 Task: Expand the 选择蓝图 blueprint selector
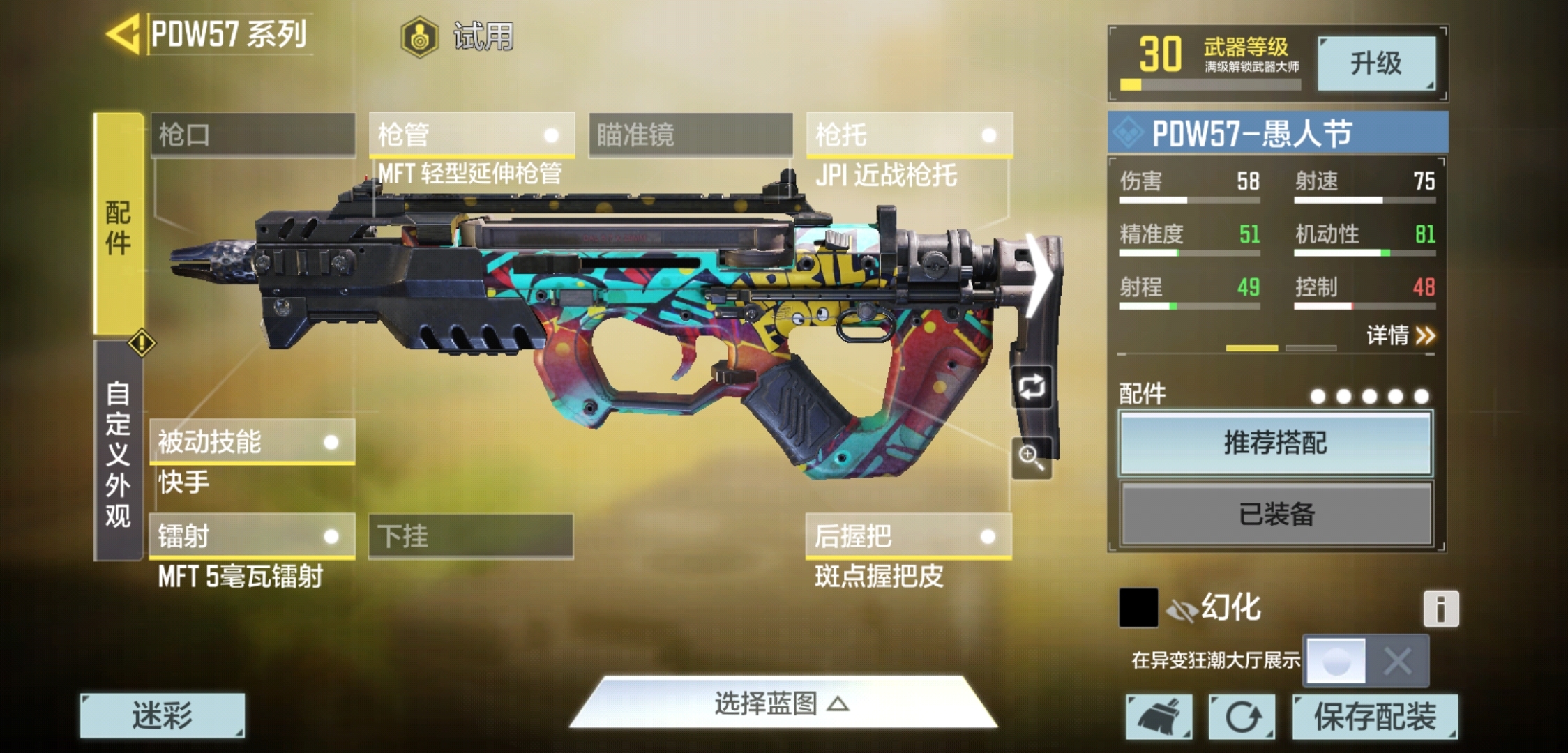[781, 704]
